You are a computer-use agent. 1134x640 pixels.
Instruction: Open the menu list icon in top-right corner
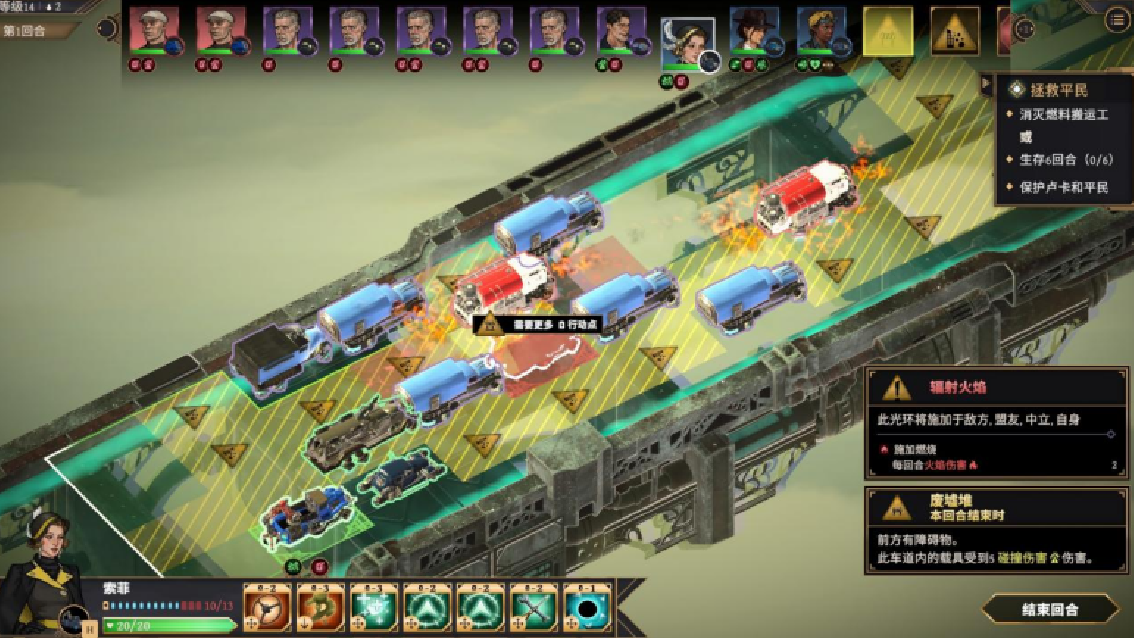click(1116, 20)
